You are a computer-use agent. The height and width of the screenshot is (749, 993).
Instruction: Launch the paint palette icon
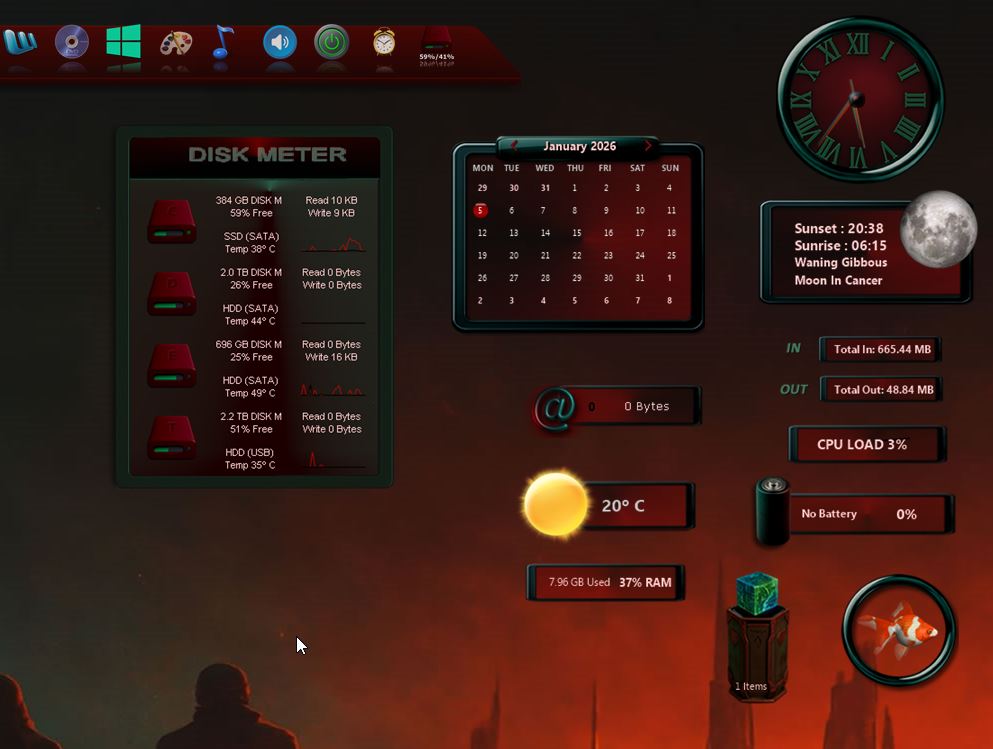click(x=176, y=43)
